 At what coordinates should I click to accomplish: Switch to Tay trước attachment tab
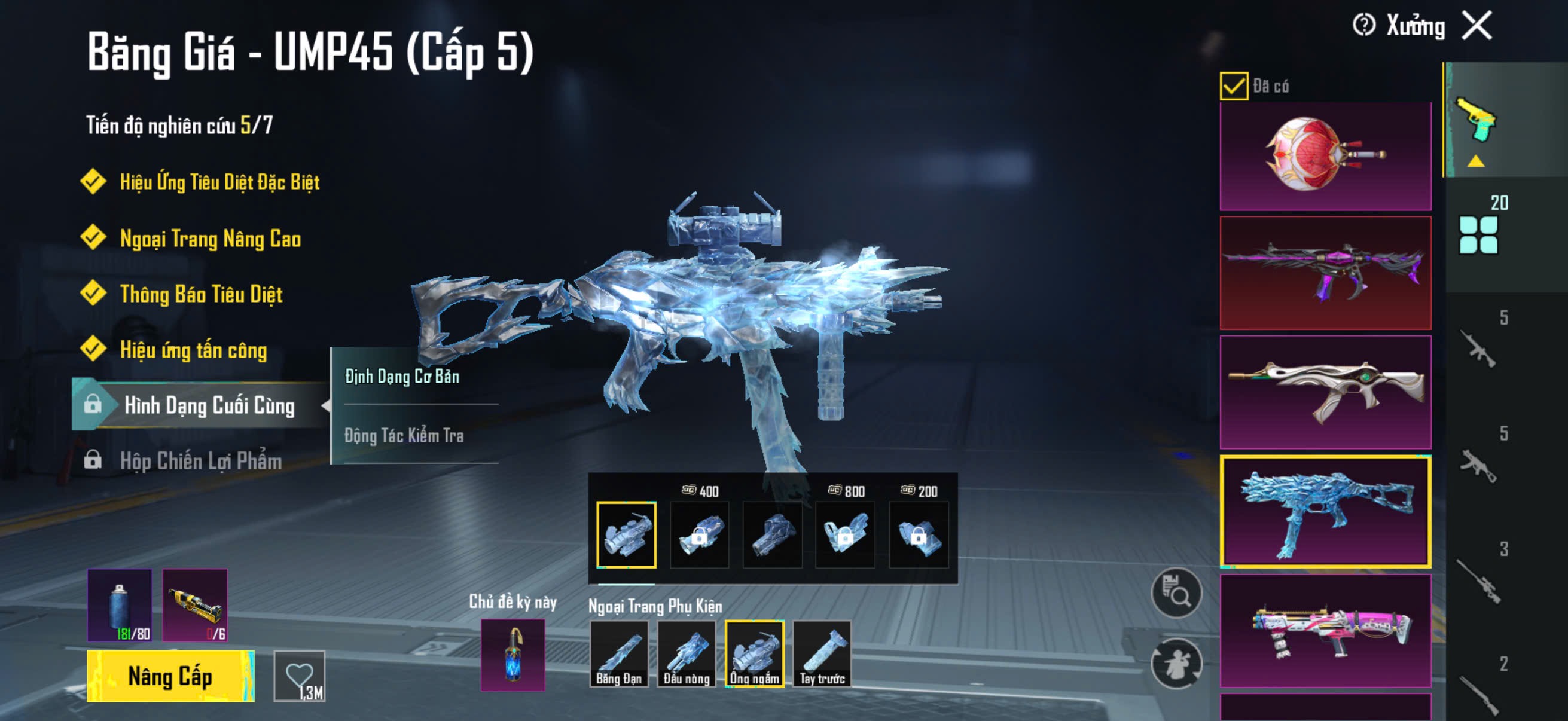[x=822, y=654]
